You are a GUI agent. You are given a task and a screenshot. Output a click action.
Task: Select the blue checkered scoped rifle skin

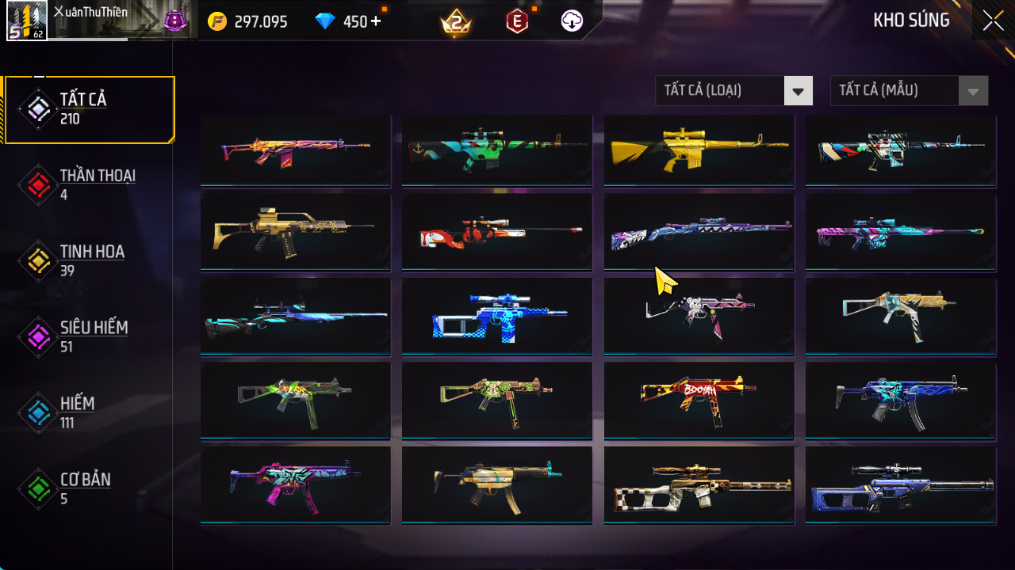click(x=497, y=317)
